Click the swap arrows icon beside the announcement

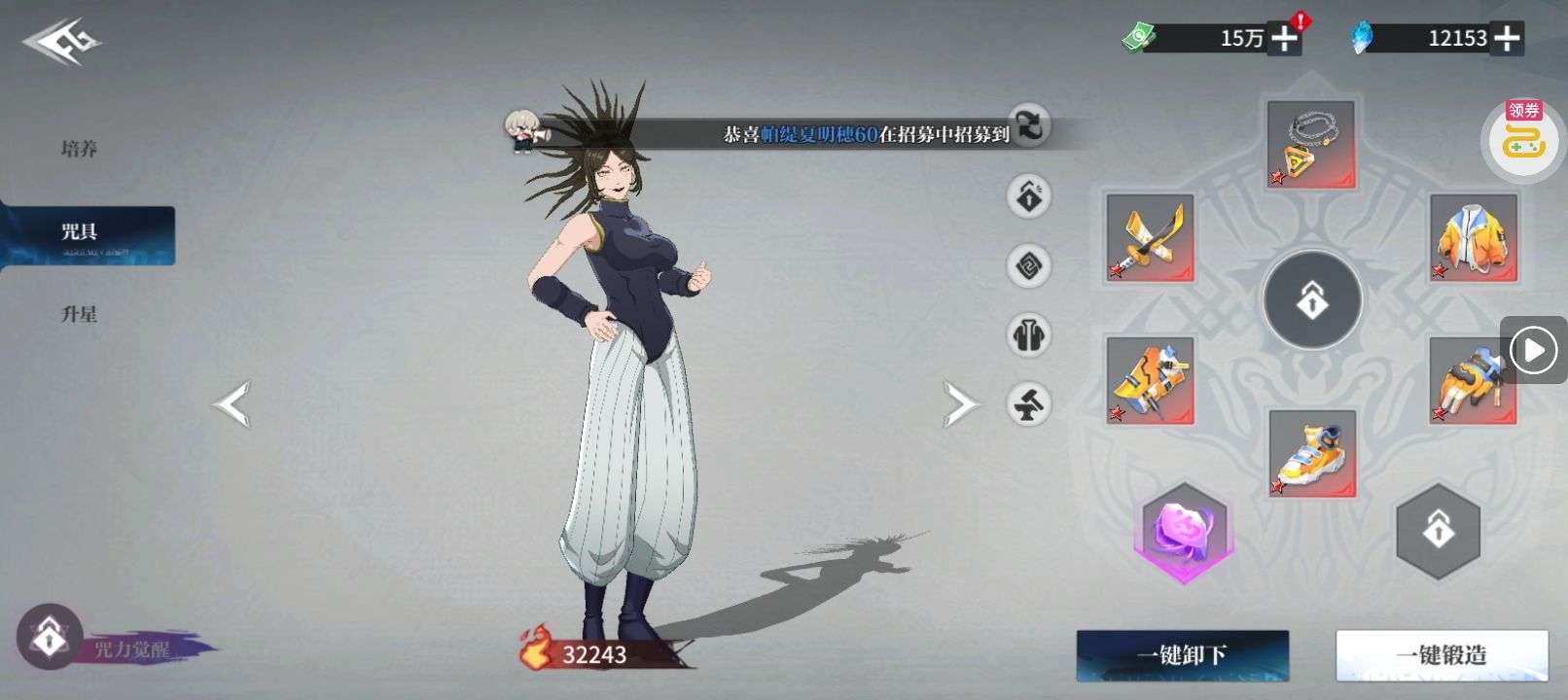1029,124
